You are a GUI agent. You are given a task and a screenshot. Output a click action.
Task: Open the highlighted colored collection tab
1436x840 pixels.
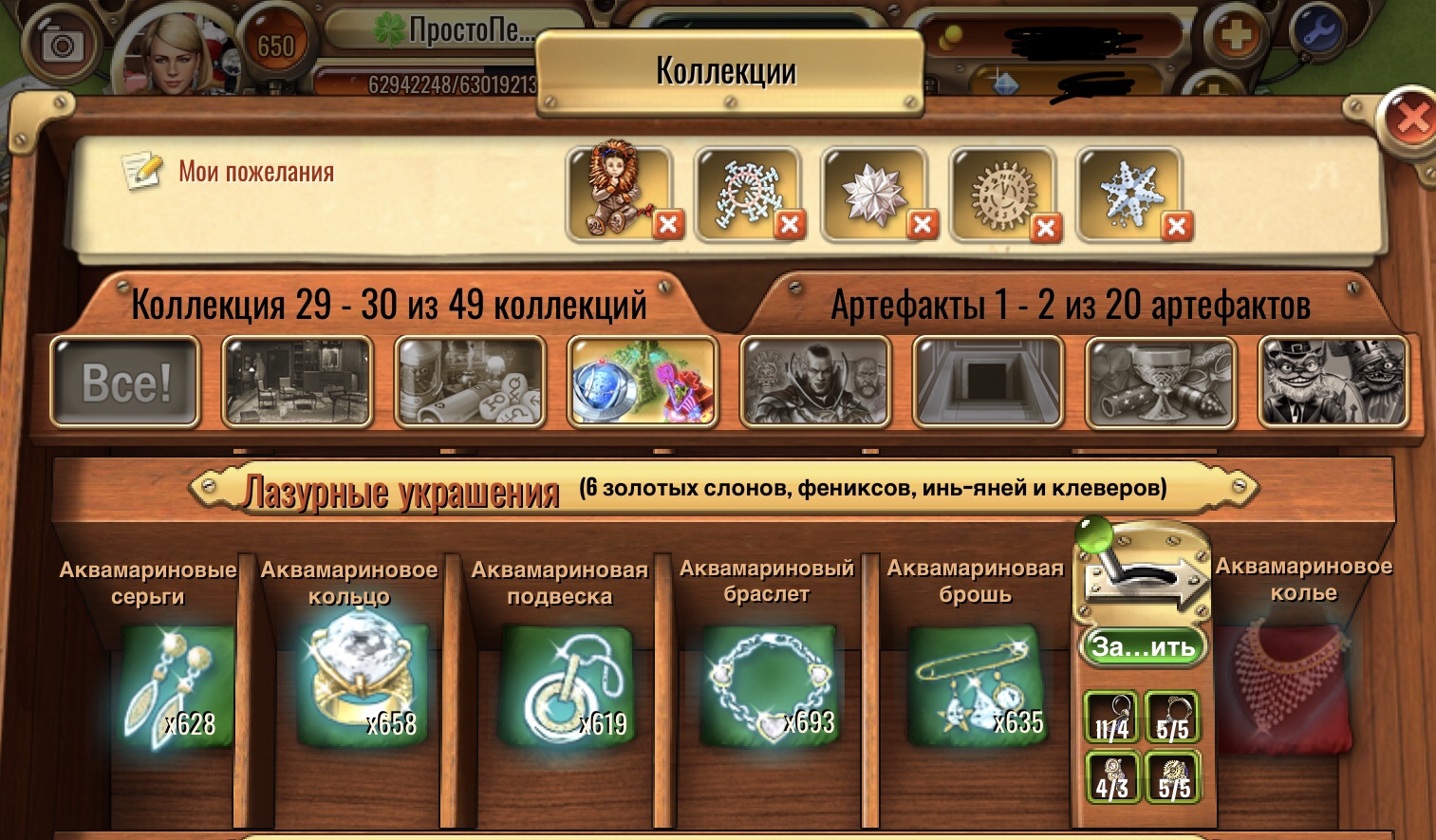643,381
